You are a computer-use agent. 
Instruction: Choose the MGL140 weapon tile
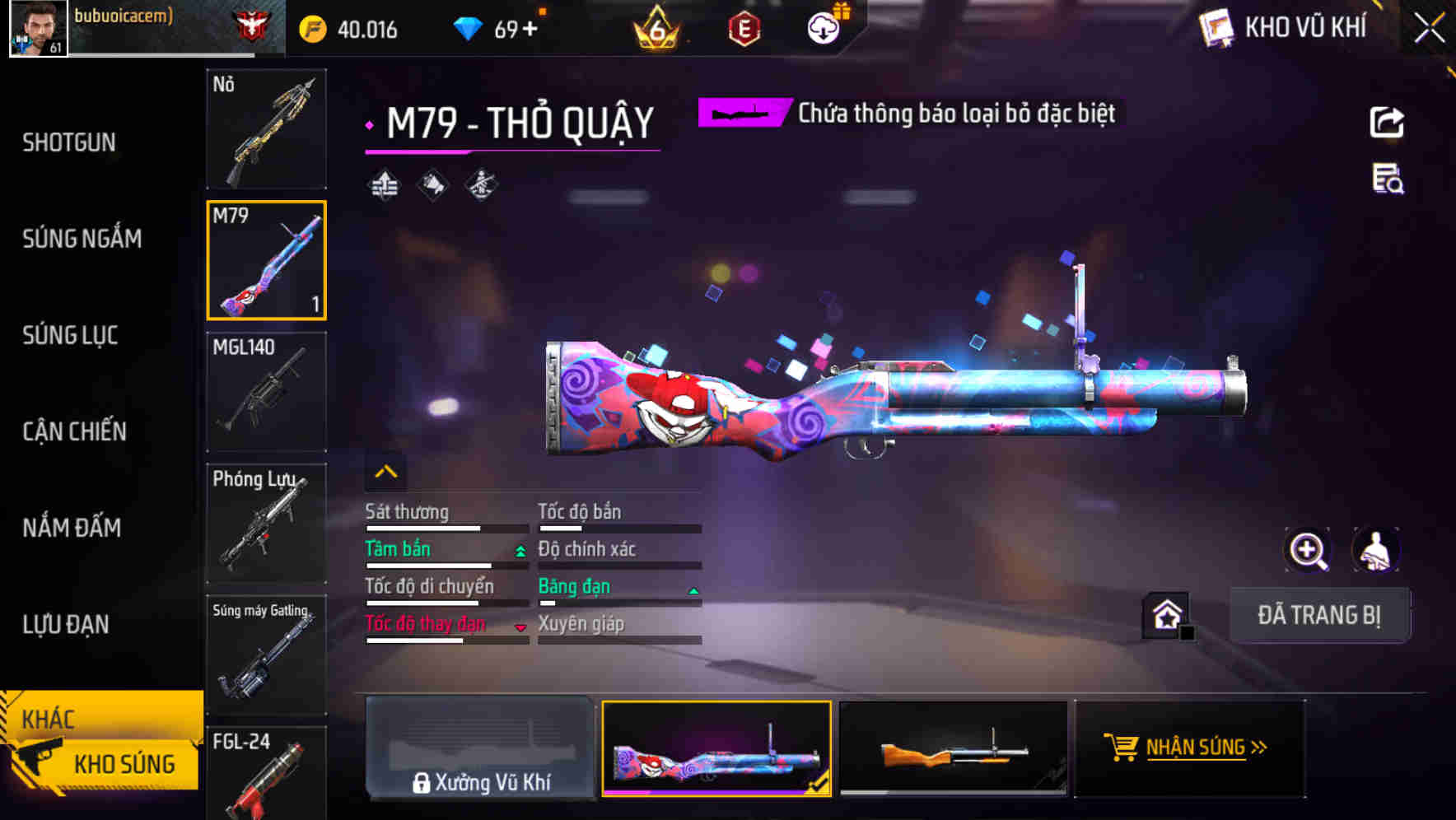pos(266,392)
